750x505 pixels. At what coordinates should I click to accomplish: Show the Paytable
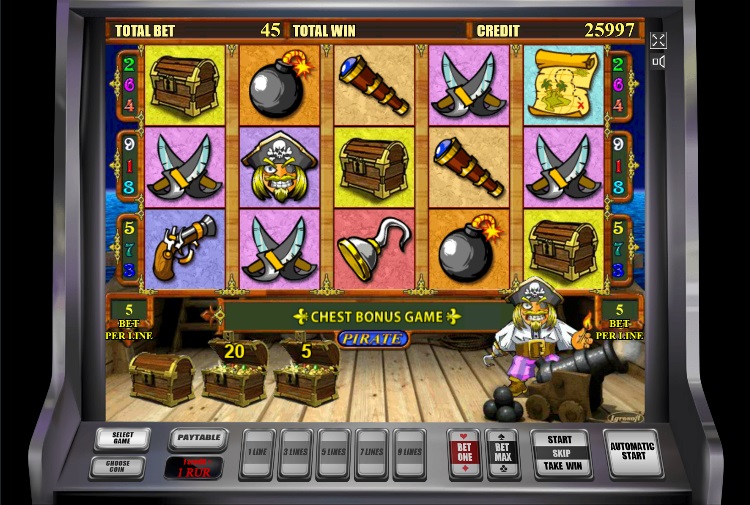(198, 438)
